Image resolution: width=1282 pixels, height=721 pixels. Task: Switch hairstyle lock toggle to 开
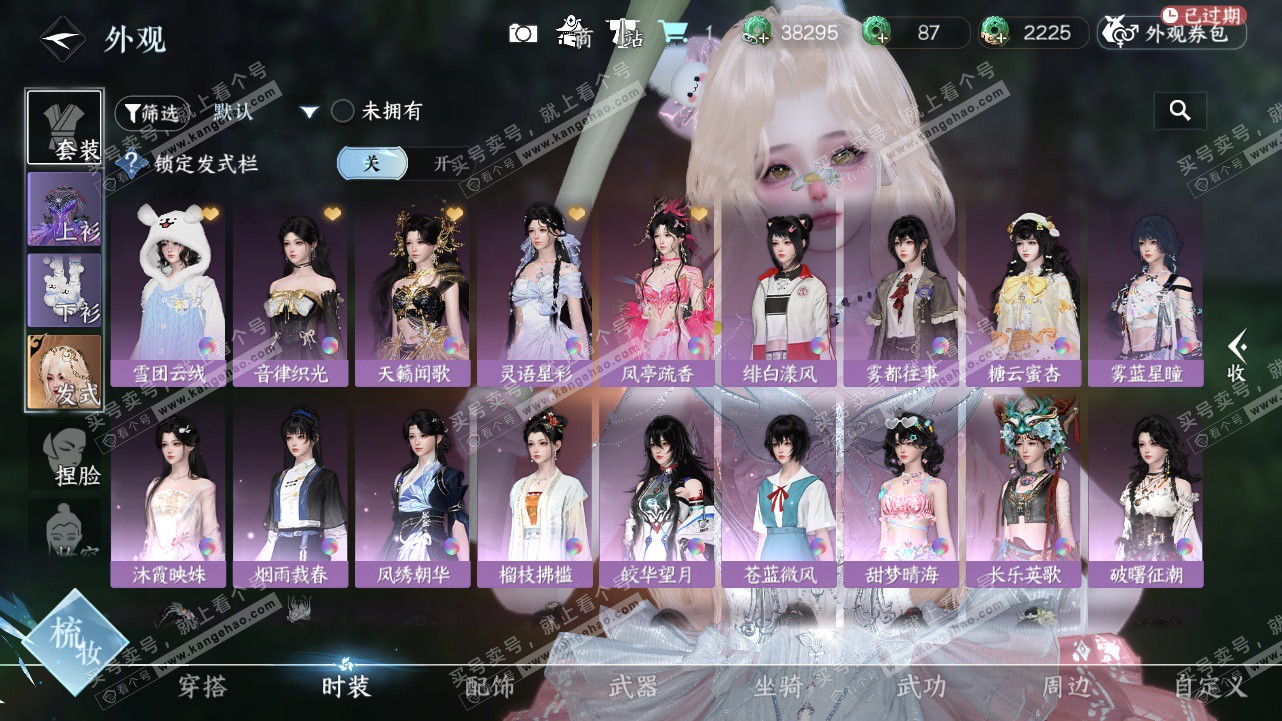click(441, 164)
